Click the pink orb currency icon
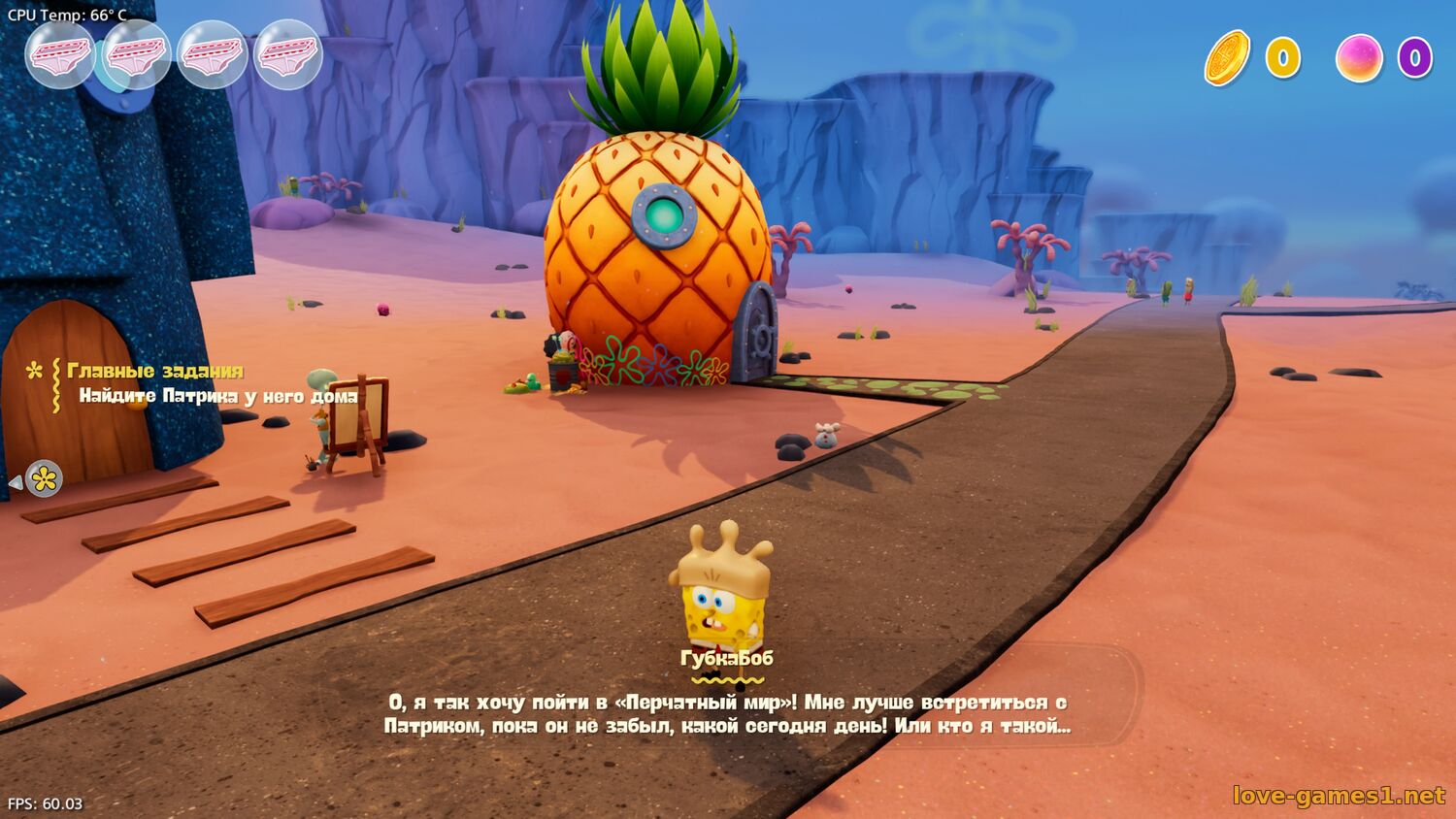 click(1359, 58)
